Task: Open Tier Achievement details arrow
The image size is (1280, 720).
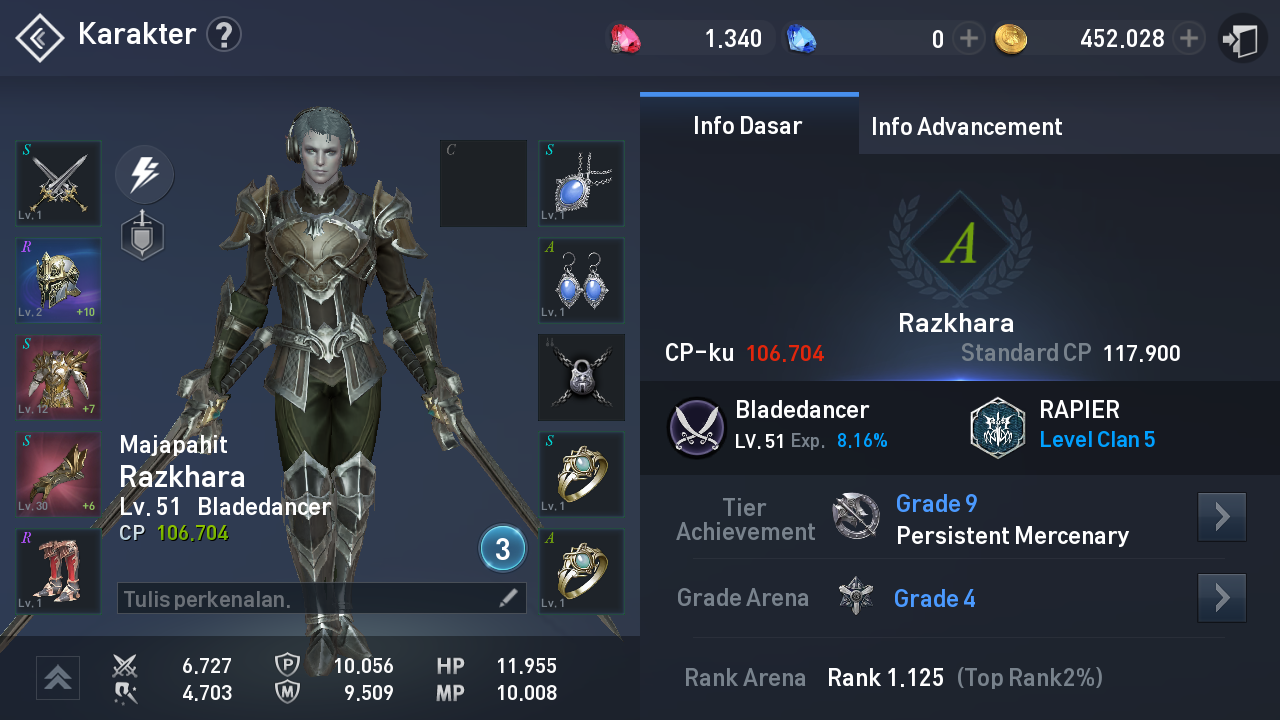Action: coord(1221,517)
